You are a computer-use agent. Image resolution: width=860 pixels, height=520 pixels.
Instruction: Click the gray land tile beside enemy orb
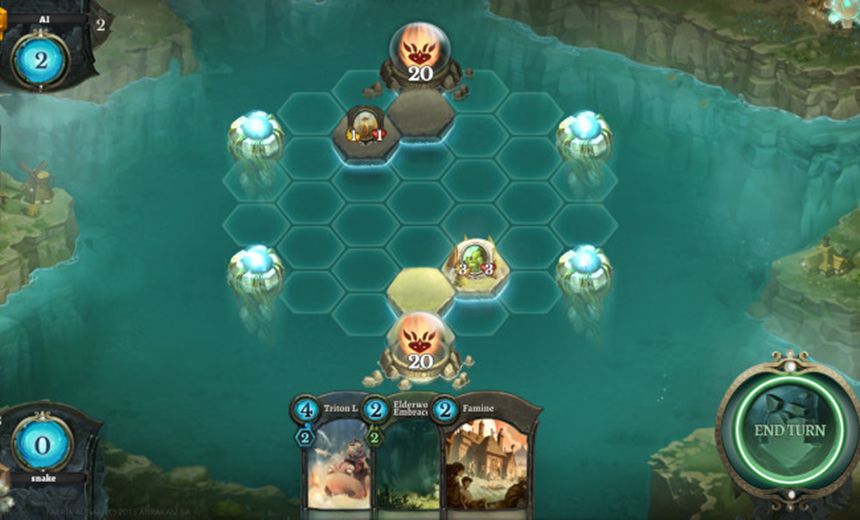pos(420,112)
